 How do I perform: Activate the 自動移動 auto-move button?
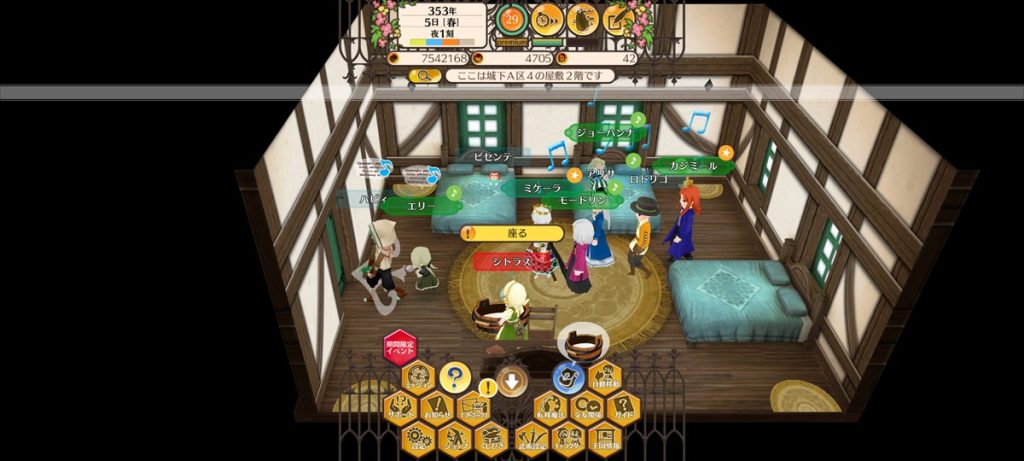(x=606, y=378)
